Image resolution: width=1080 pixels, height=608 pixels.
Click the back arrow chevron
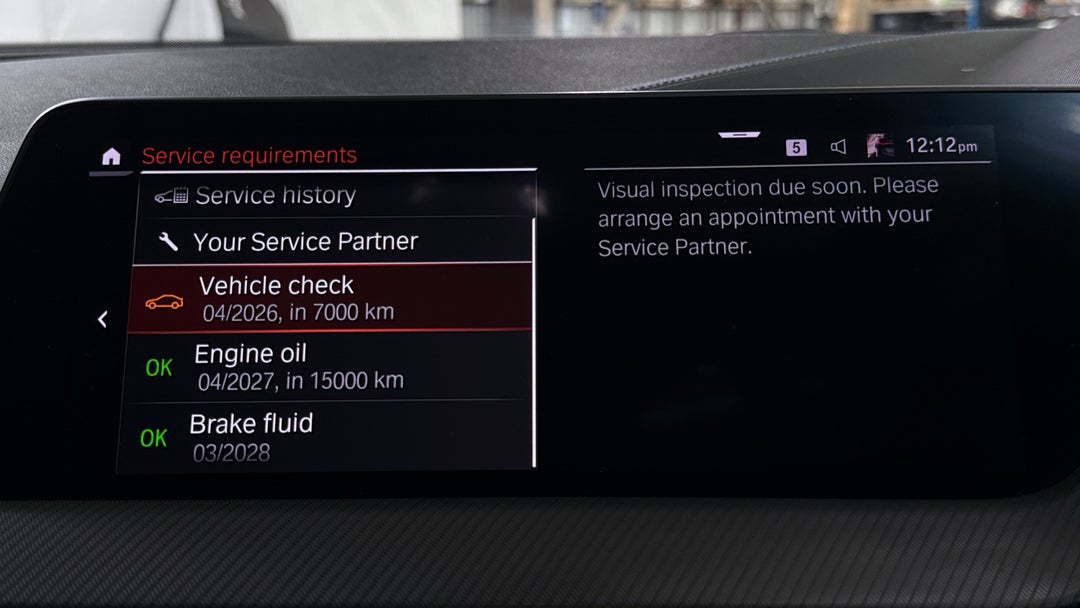102,319
